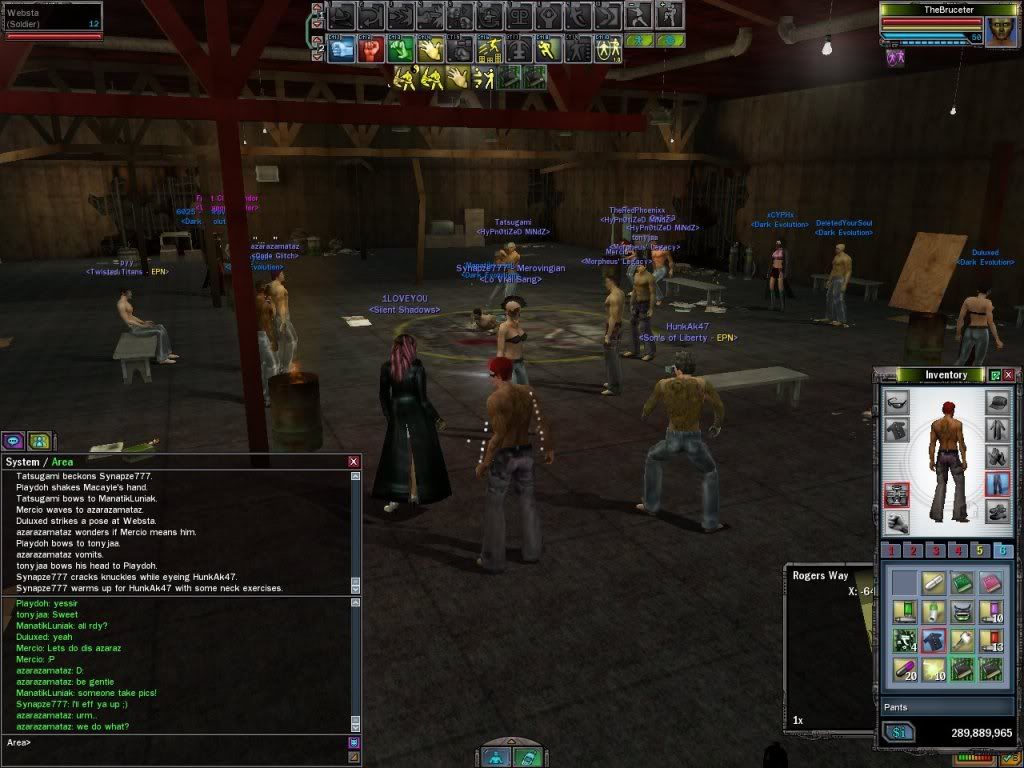Close the System / Area chat window

pos(353,462)
